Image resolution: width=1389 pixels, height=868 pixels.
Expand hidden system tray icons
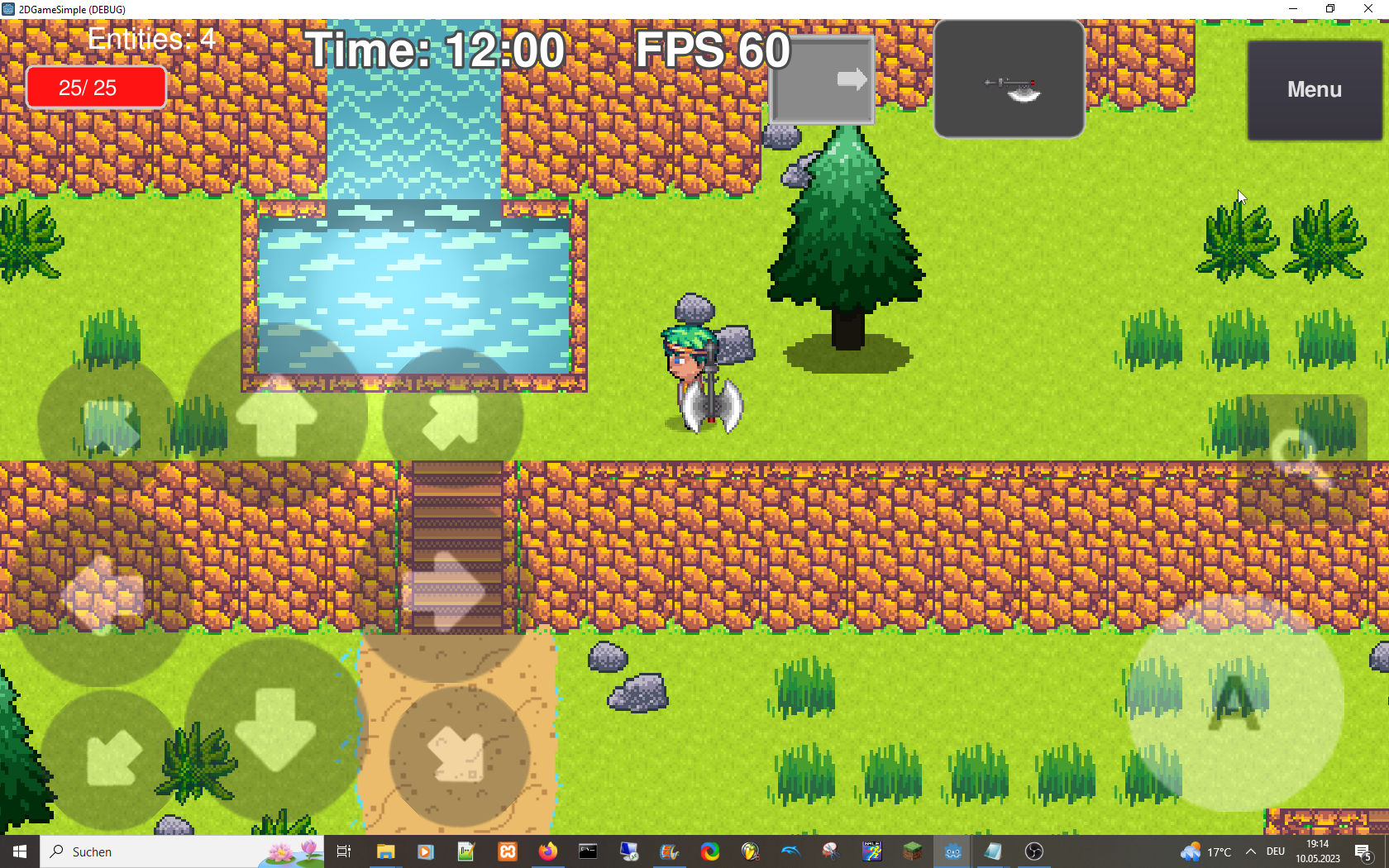[x=1250, y=851]
